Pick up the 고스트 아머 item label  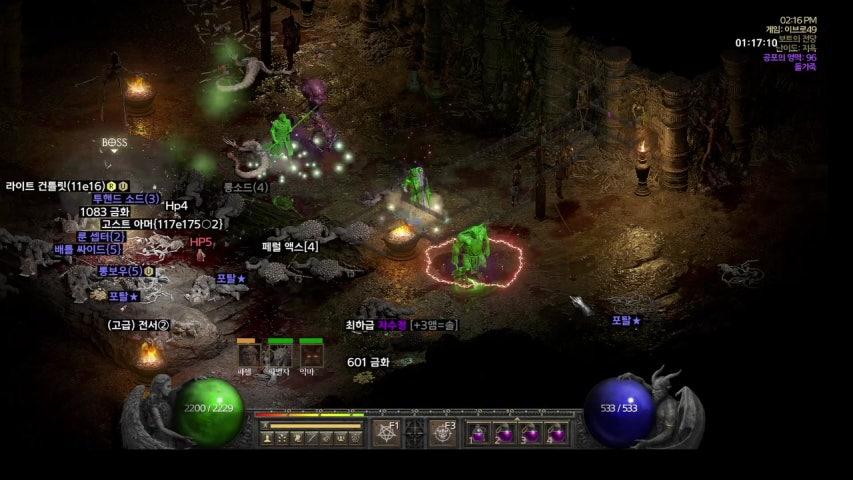pyautogui.click(x=162, y=224)
